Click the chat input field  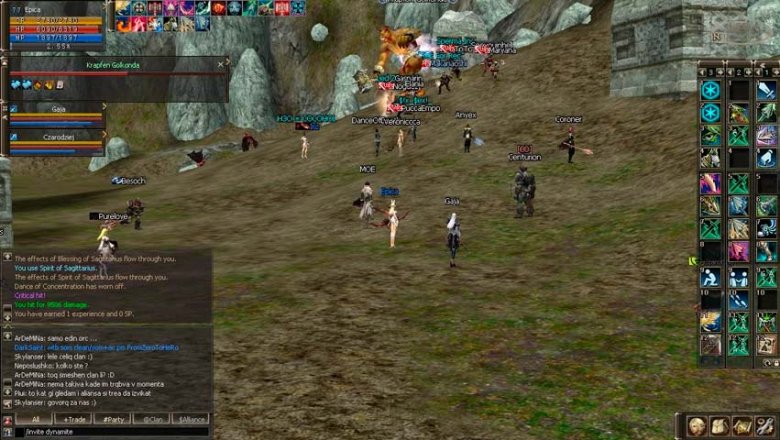110,432
